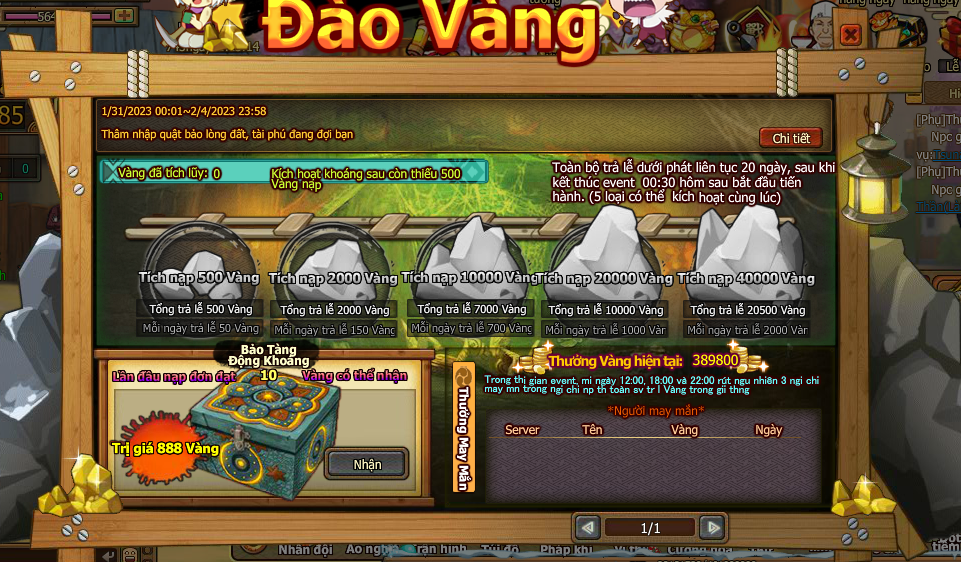Open the Thưởng May Mắn tab

coord(463,427)
